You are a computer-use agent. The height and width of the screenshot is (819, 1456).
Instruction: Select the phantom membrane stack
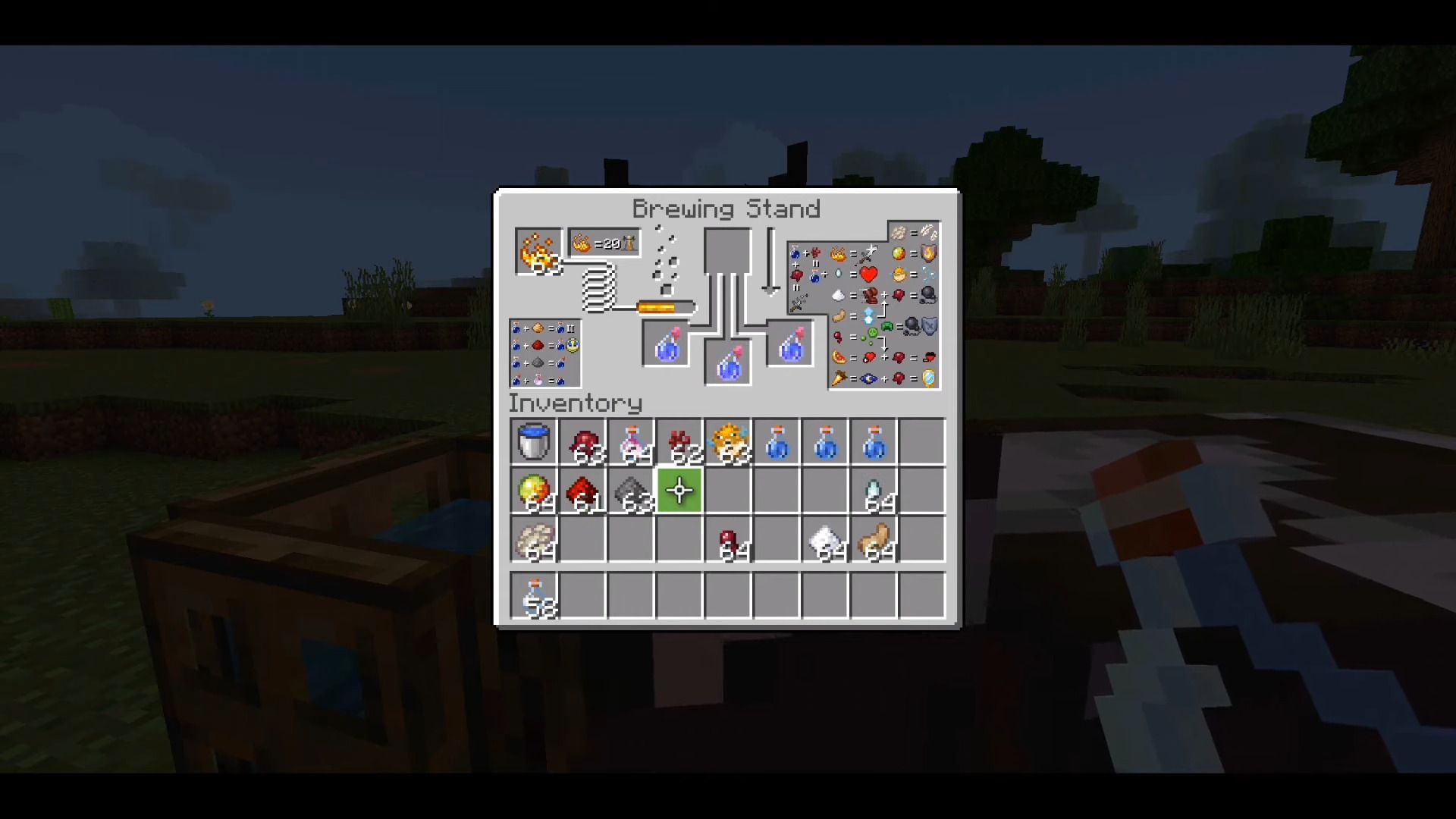pyautogui.click(x=535, y=539)
